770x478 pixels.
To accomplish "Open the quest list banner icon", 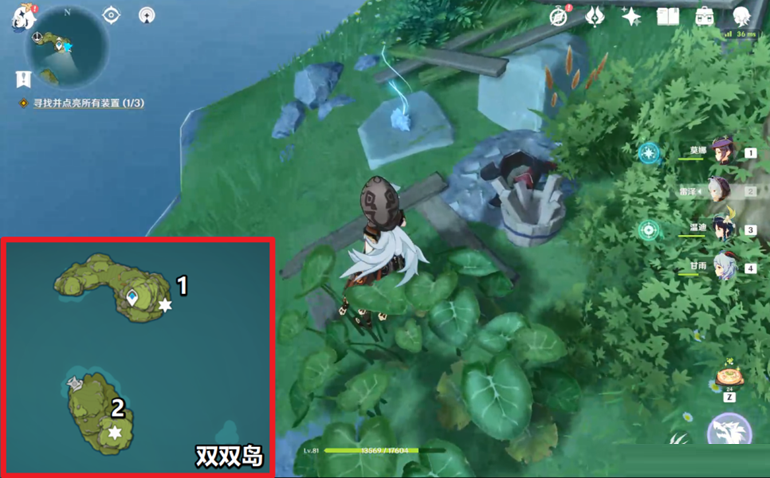I will click(22, 78).
